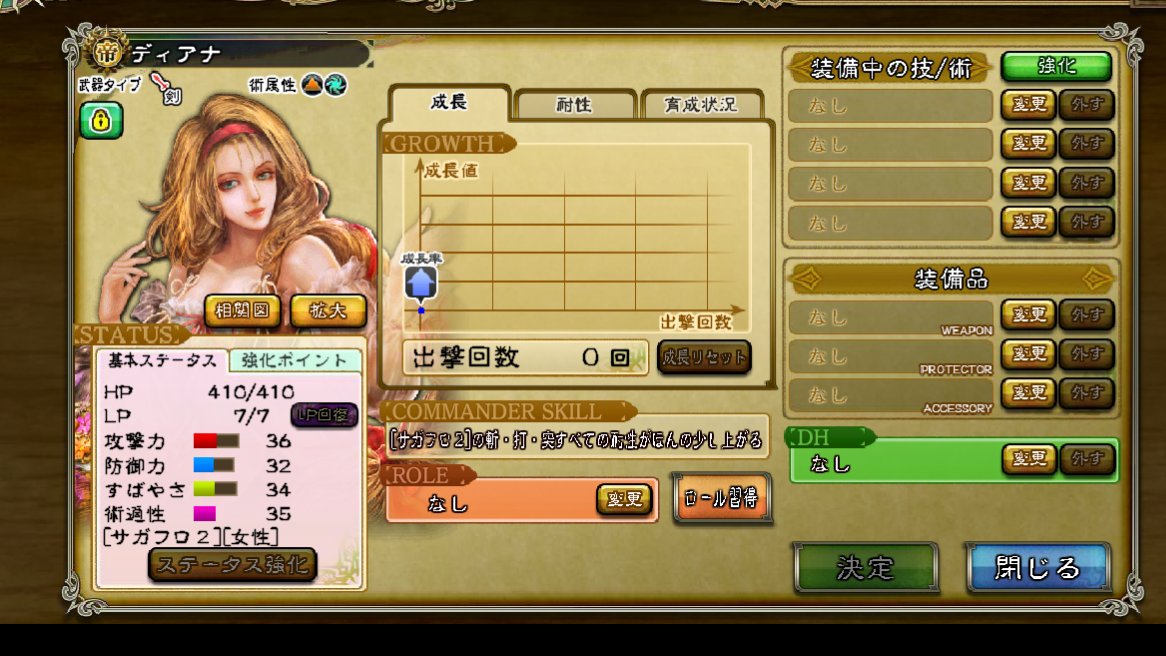The image size is (1166, 656).
Task: Click the ロール習得 button
Action: pos(722,498)
